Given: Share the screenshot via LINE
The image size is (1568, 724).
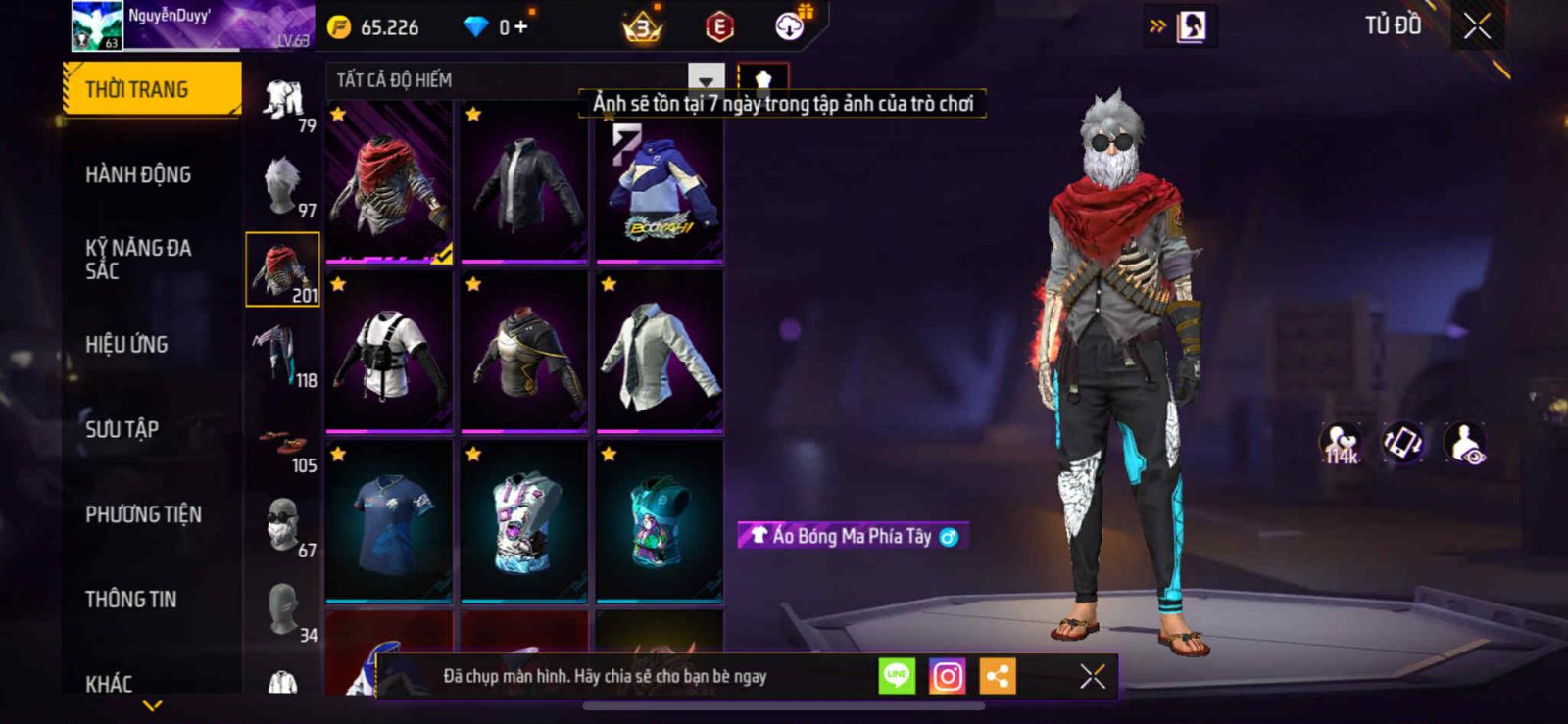Looking at the screenshot, I should [897, 676].
